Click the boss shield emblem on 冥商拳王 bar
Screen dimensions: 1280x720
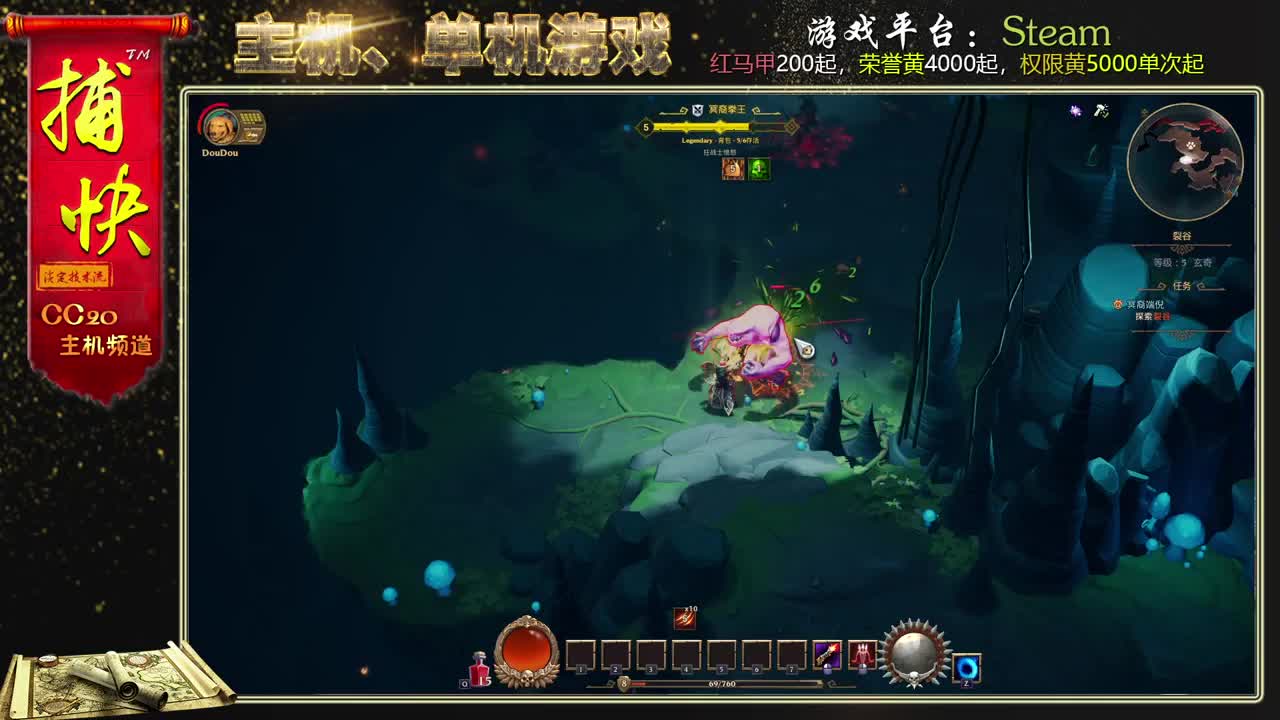pyautogui.click(x=697, y=110)
